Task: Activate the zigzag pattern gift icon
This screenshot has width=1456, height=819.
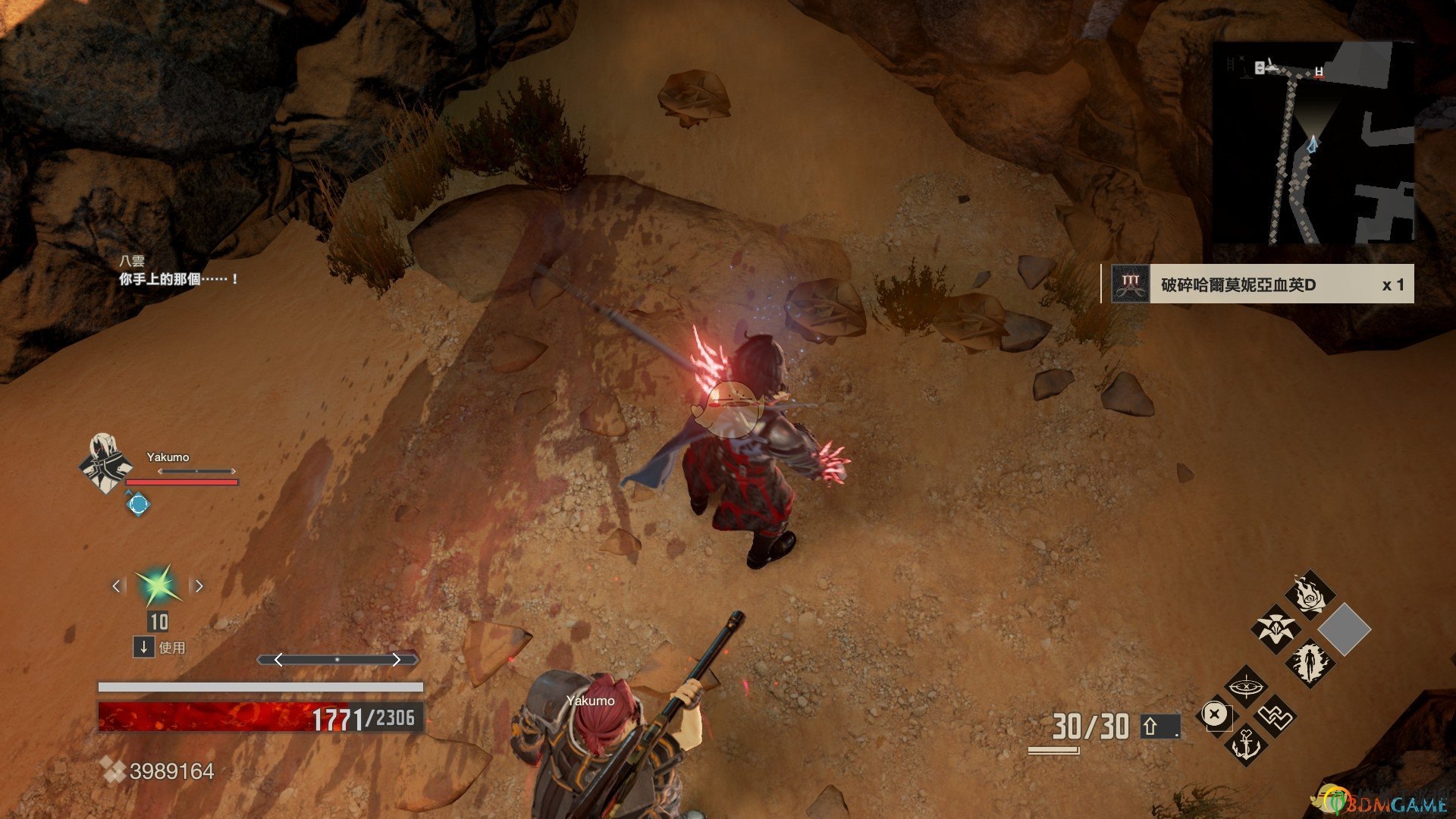Action: pyautogui.click(x=1275, y=715)
